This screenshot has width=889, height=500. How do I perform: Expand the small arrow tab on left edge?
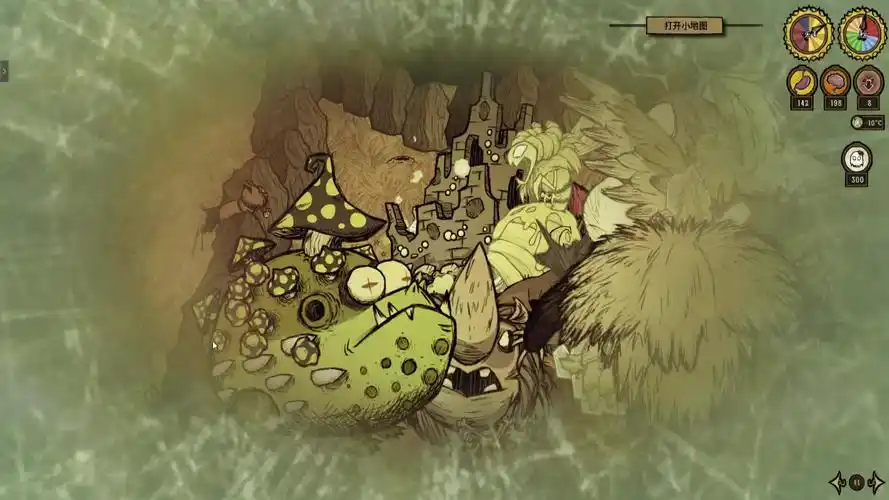pyautogui.click(x=4, y=71)
